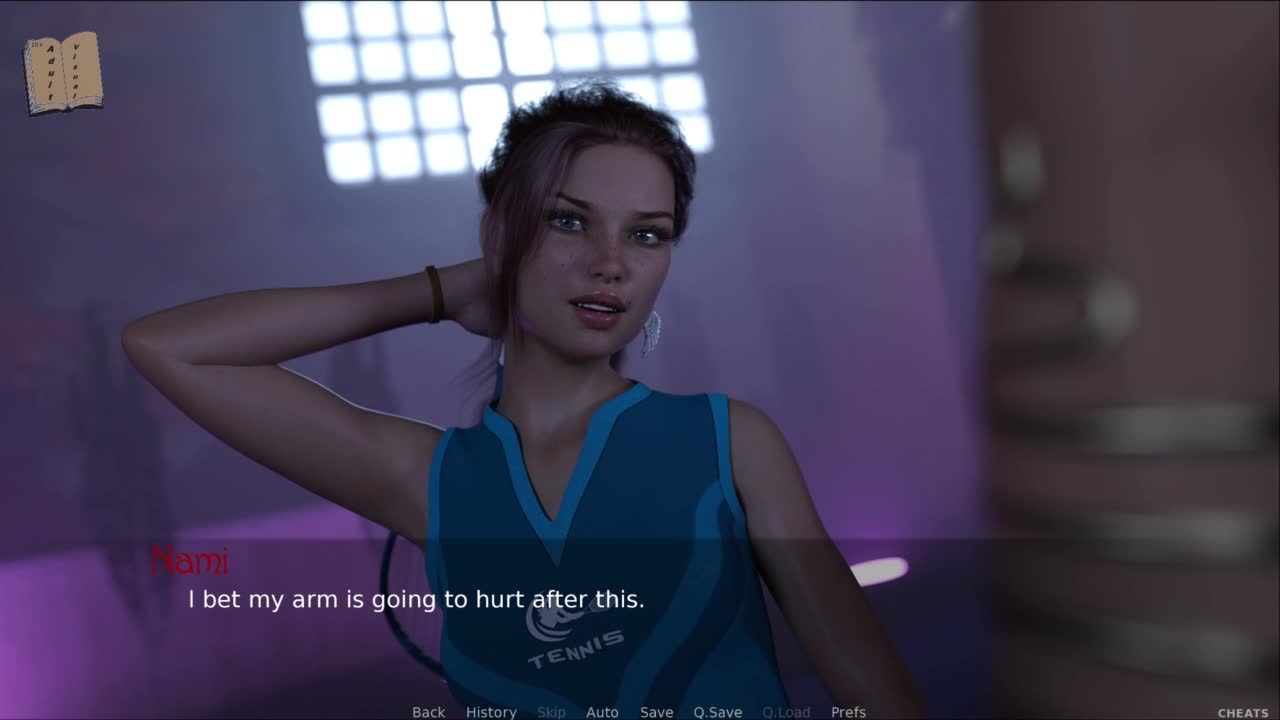Advance the dialogue by clicking the text line
The width and height of the screenshot is (1280, 720).
coord(416,600)
